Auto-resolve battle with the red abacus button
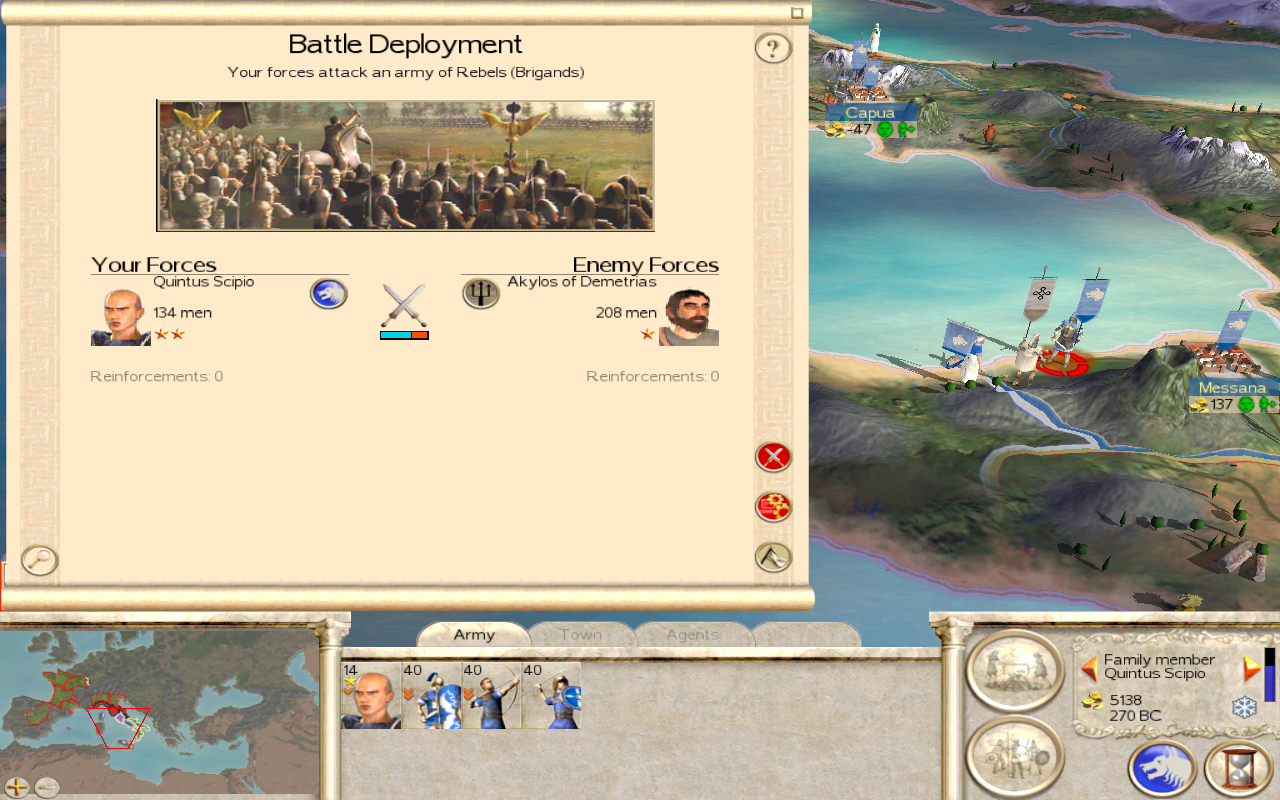 (773, 507)
